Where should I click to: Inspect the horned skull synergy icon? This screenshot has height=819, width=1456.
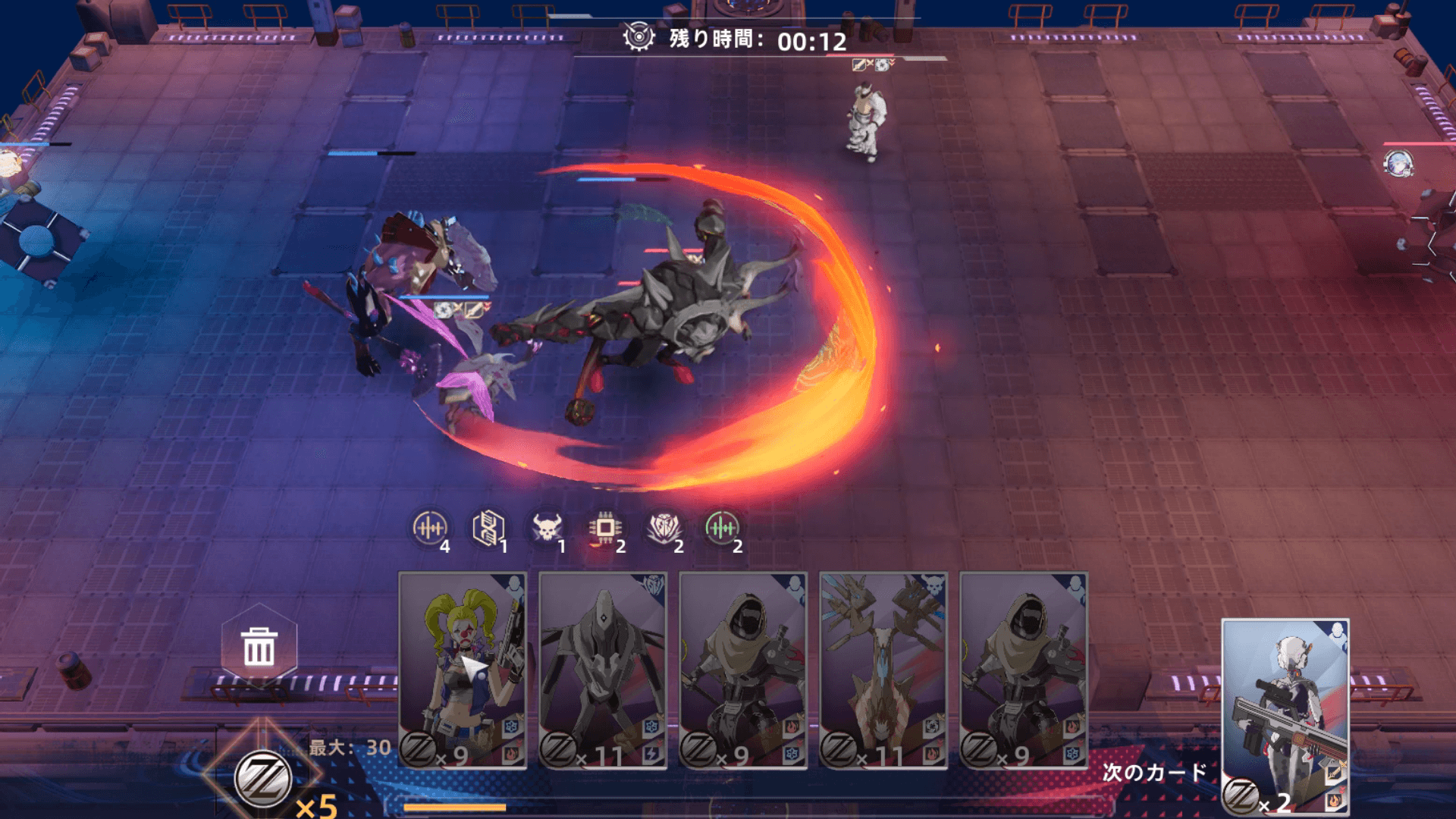548,528
